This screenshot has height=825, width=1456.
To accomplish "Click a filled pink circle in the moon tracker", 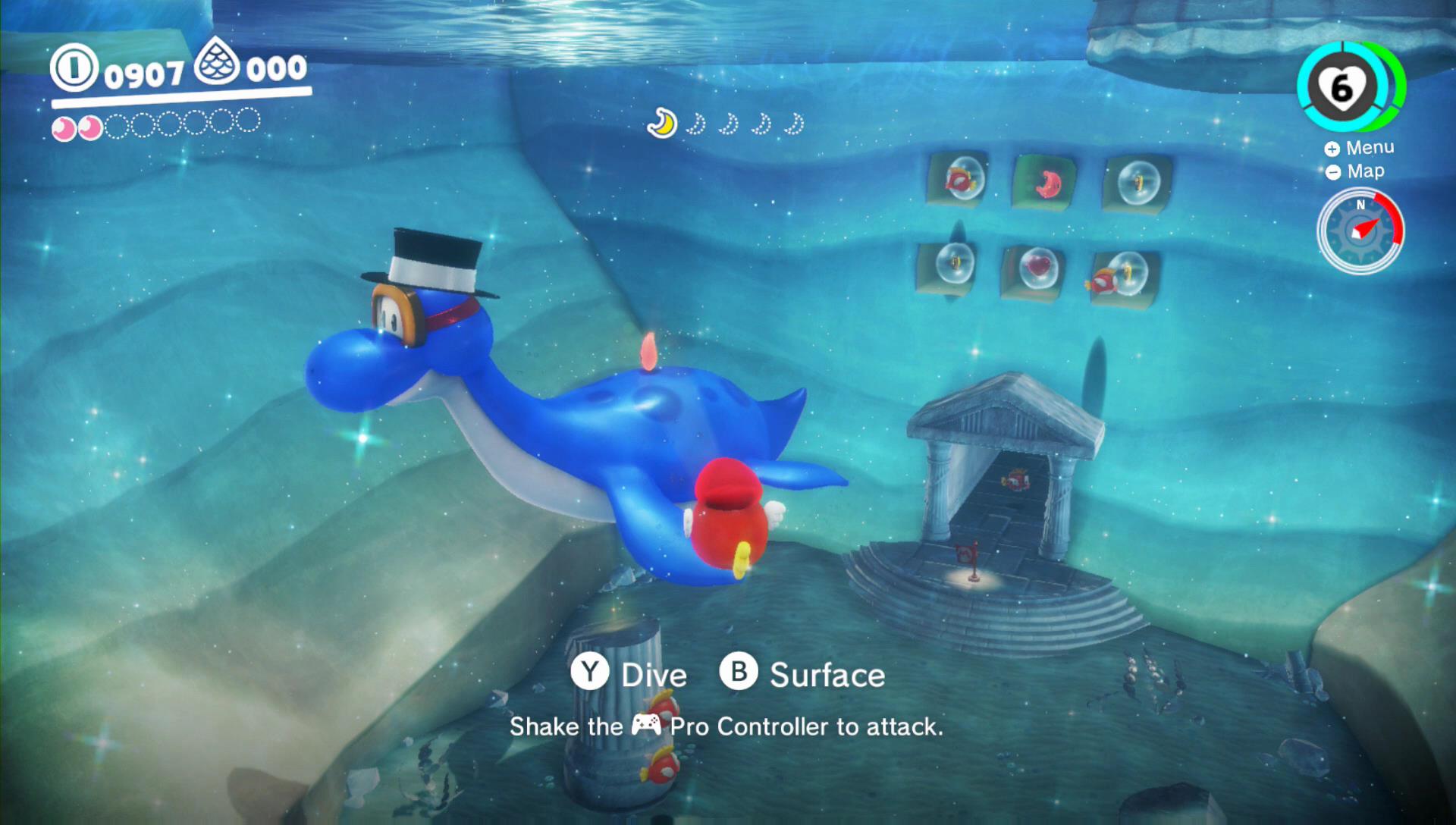I will (x=63, y=127).
